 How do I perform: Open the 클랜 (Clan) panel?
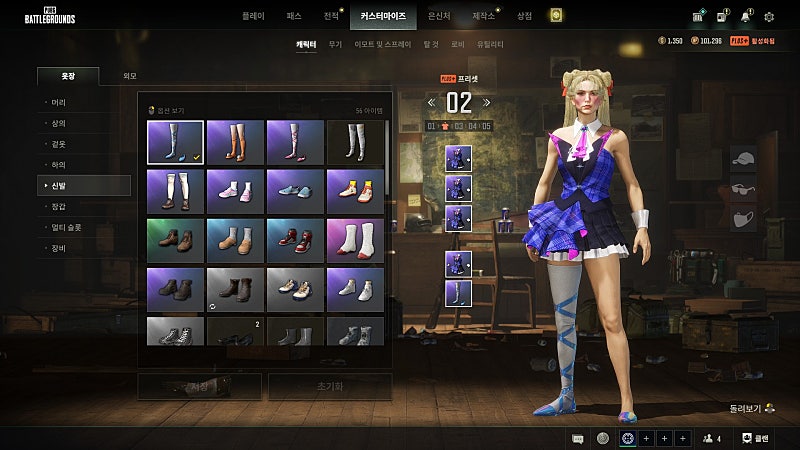(x=755, y=438)
